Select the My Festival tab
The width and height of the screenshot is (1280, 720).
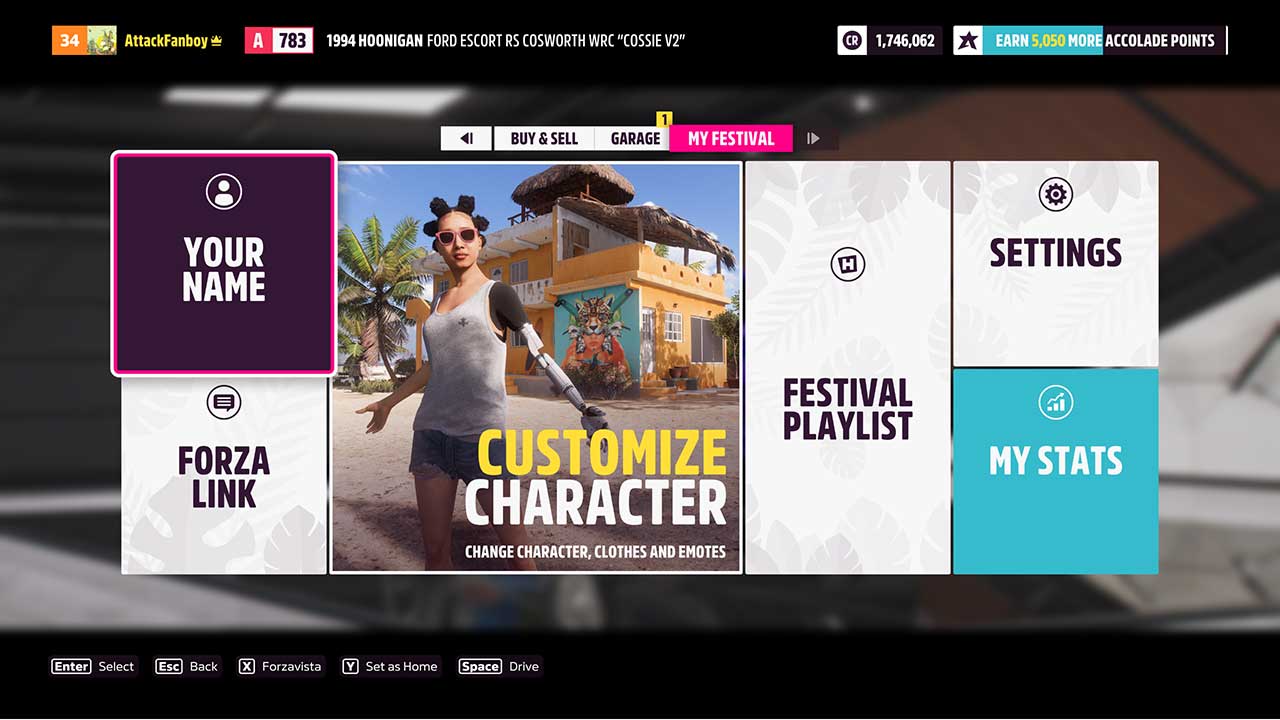click(x=731, y=138)
